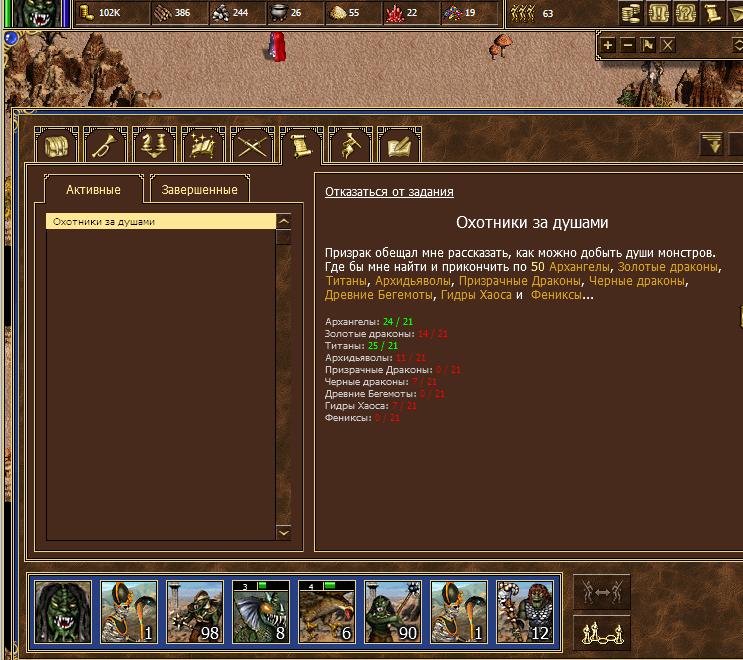
Task: Select the army stack with 98 units
Action: point(194,610)
